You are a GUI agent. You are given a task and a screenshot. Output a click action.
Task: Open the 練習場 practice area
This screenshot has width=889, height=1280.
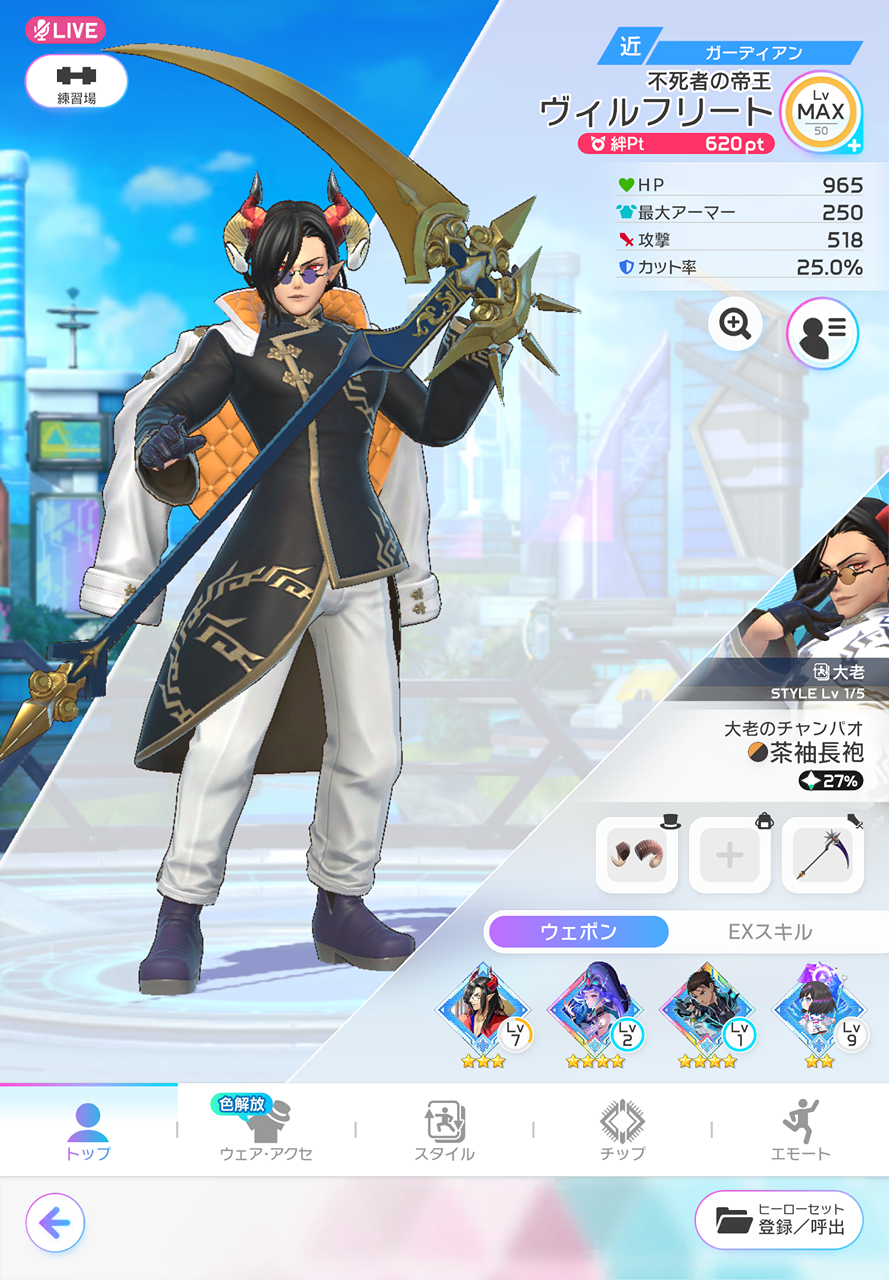pos(76,81)
